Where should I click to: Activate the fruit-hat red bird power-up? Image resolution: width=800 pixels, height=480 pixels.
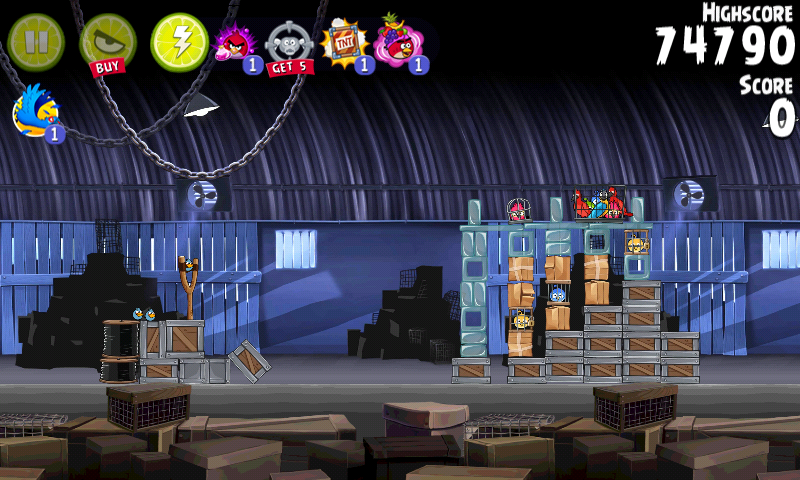399,45
